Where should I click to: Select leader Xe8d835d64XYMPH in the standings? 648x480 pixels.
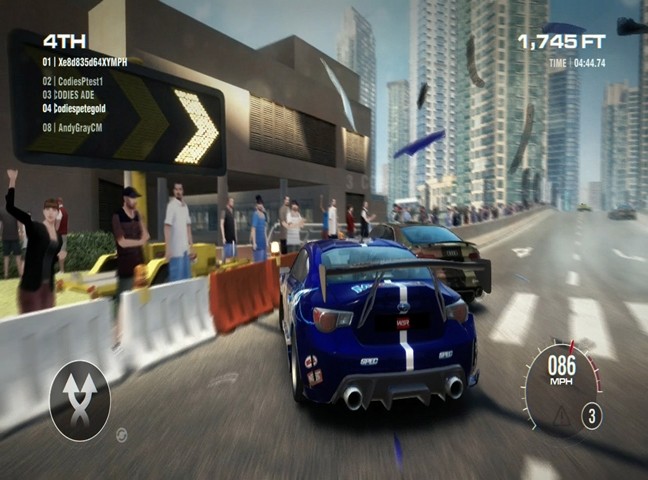coord(85,62)
